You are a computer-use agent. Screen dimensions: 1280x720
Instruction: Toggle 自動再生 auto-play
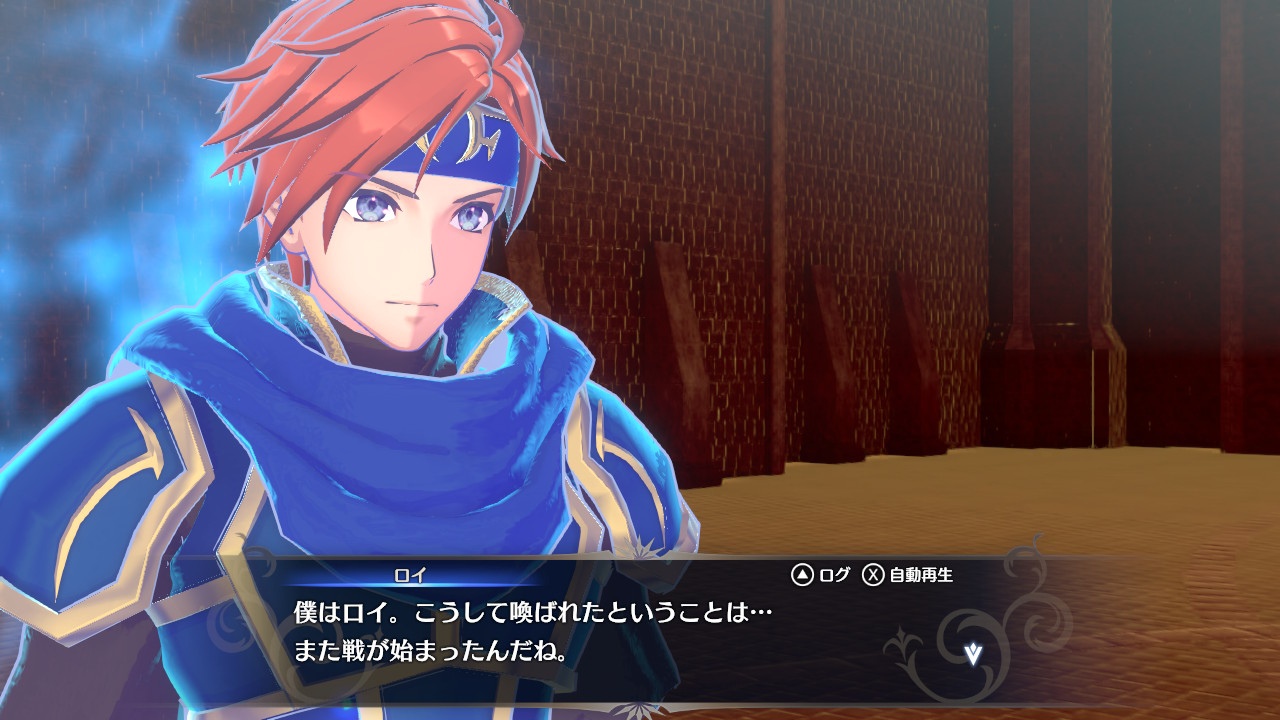(908, 575)
